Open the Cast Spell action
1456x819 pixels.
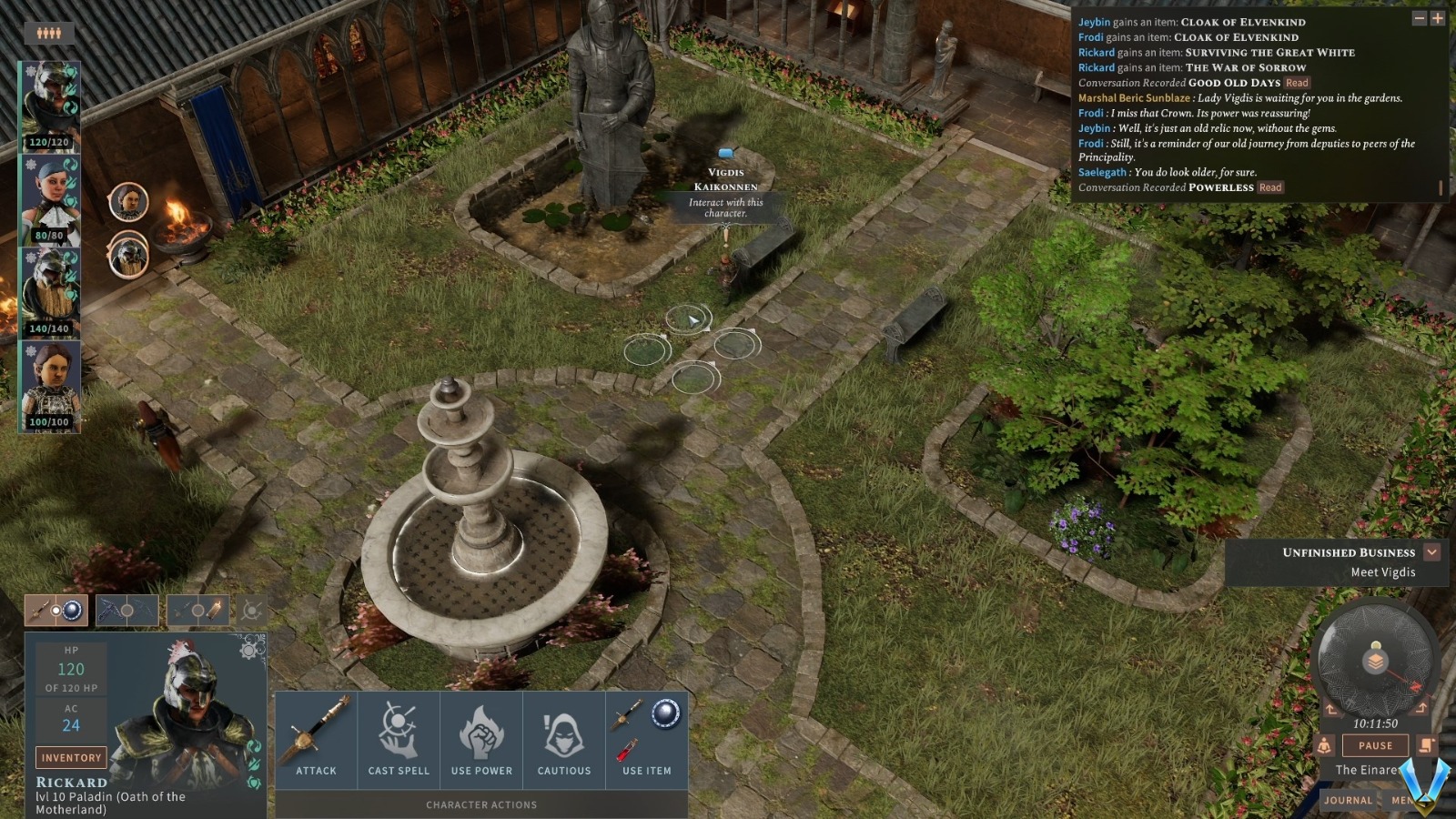(399, 738)
